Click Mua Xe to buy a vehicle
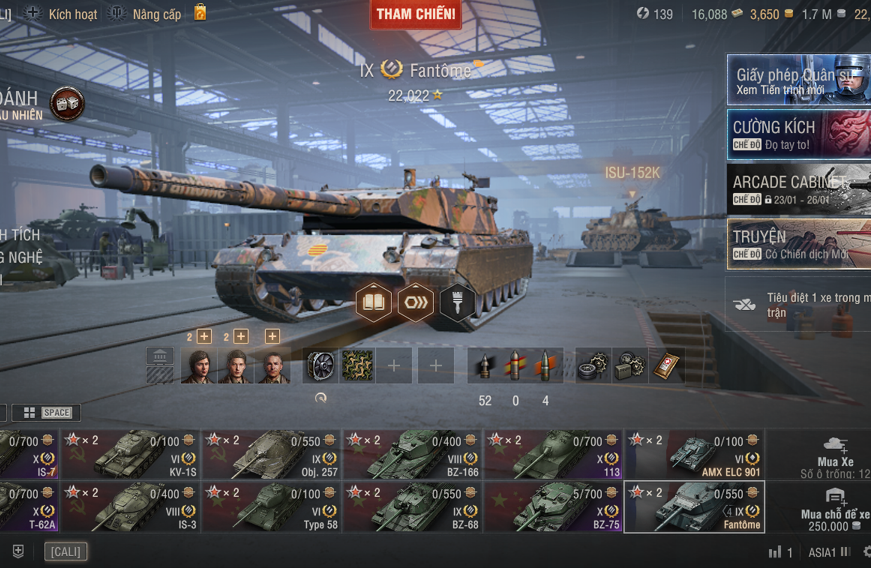Screen dimensions: 871x568 [x=834, y=453]
